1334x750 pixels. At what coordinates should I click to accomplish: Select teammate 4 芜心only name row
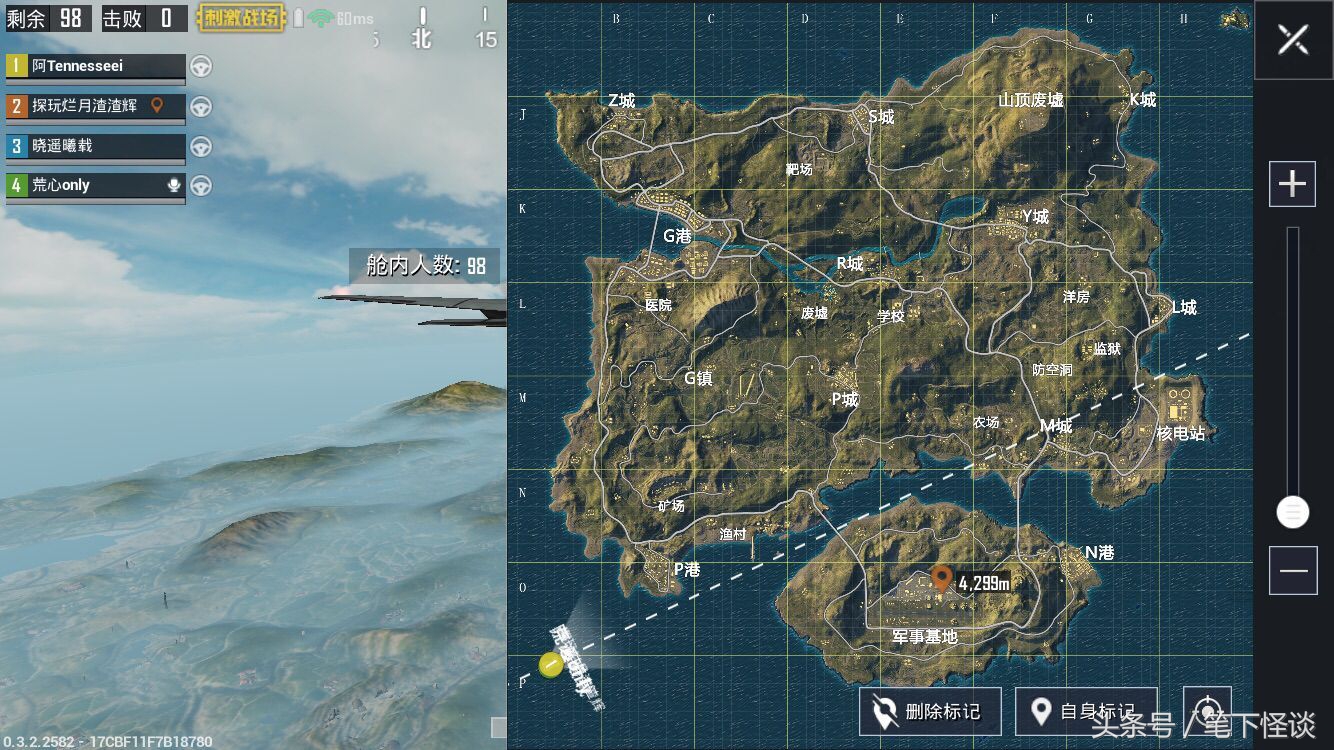click(96, 186)
